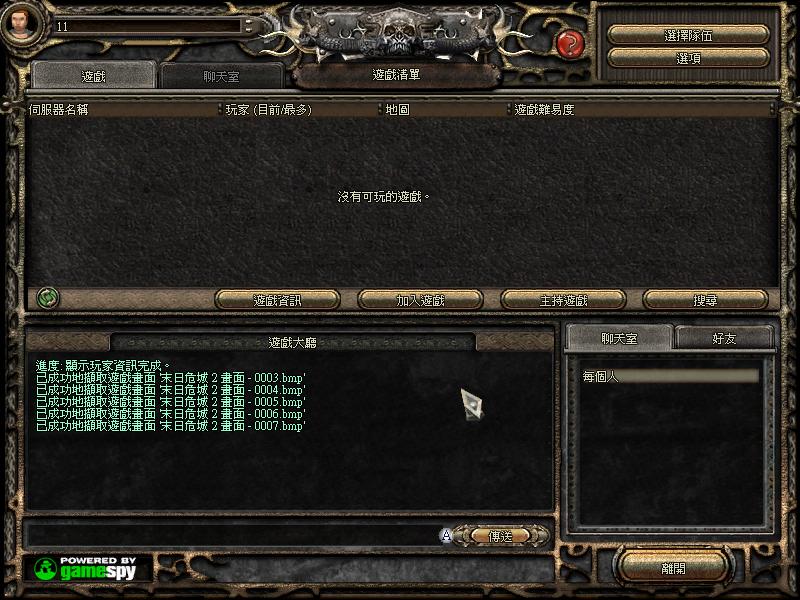Screen dimensions: 800x600
Task: Switch to the 遊戲 tab
Action: 92,75
